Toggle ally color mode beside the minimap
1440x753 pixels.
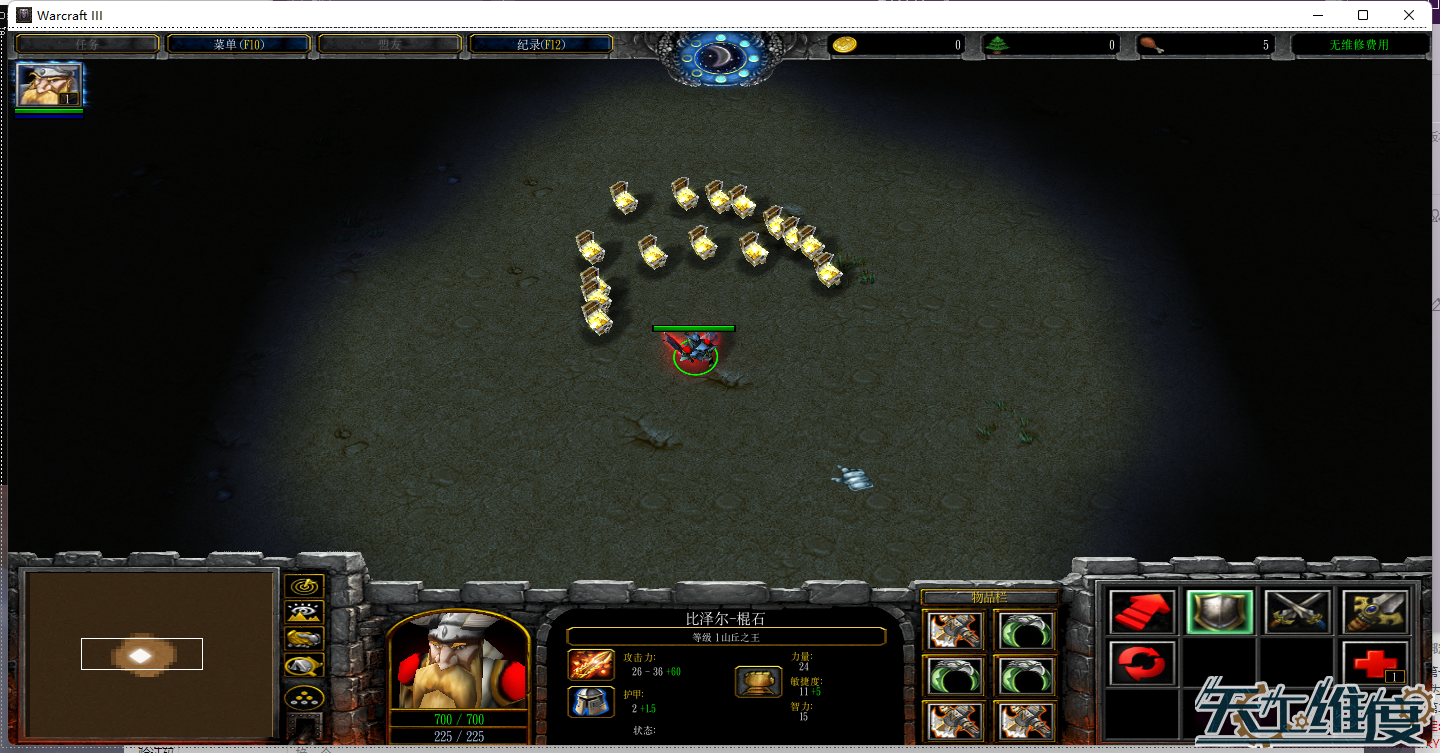(304, 638)
